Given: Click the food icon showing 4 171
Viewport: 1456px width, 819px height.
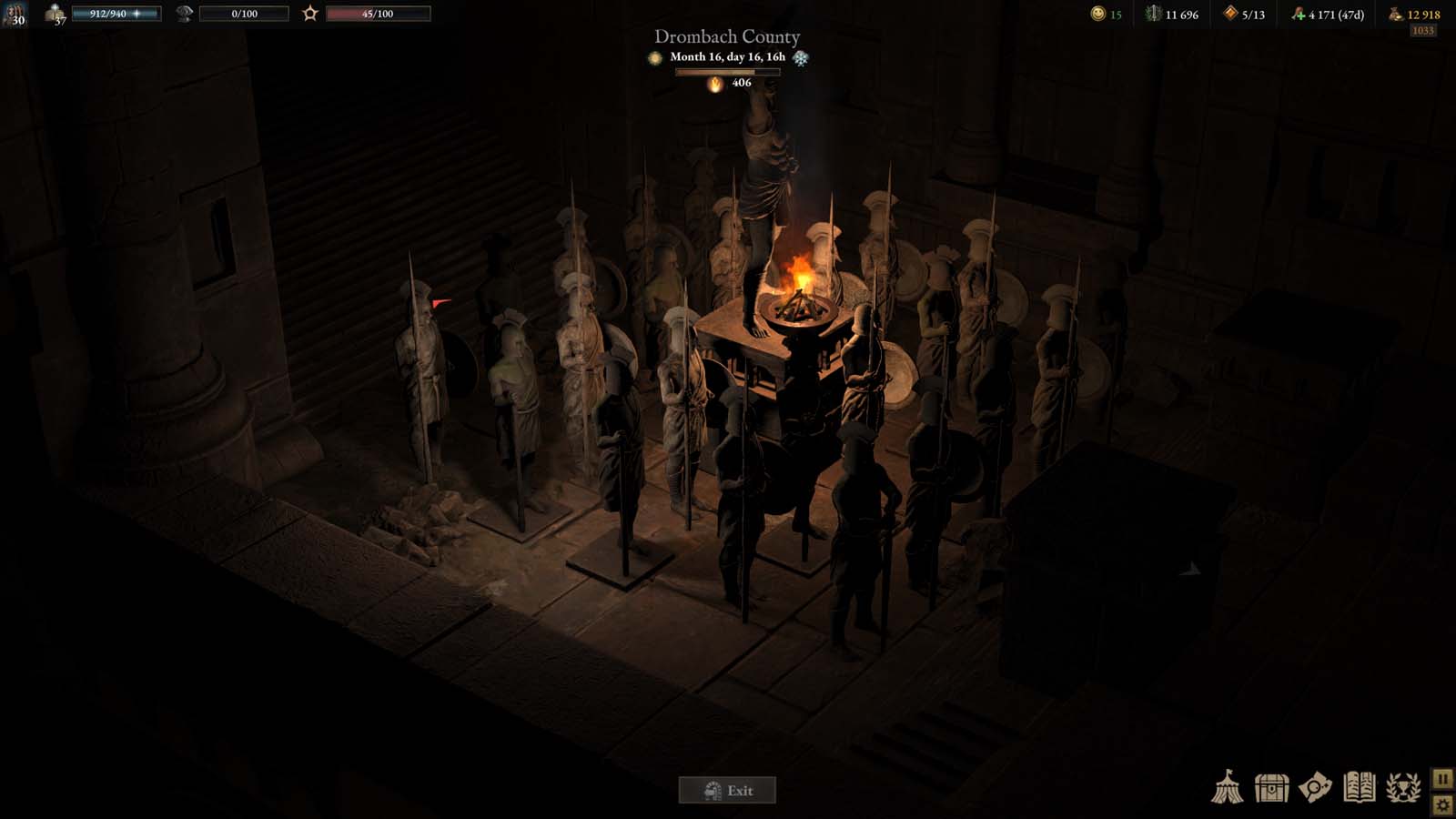Looking at the screenshot, I should (1299, 14).
